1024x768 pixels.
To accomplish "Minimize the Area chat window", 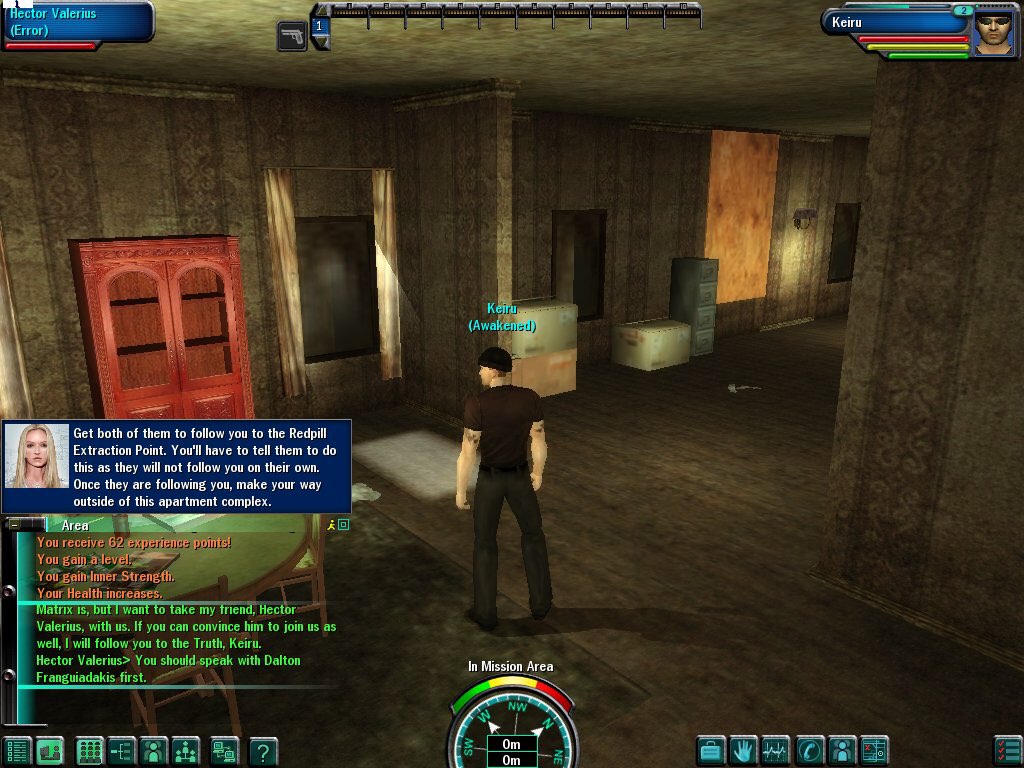I will tap(13, 524).
